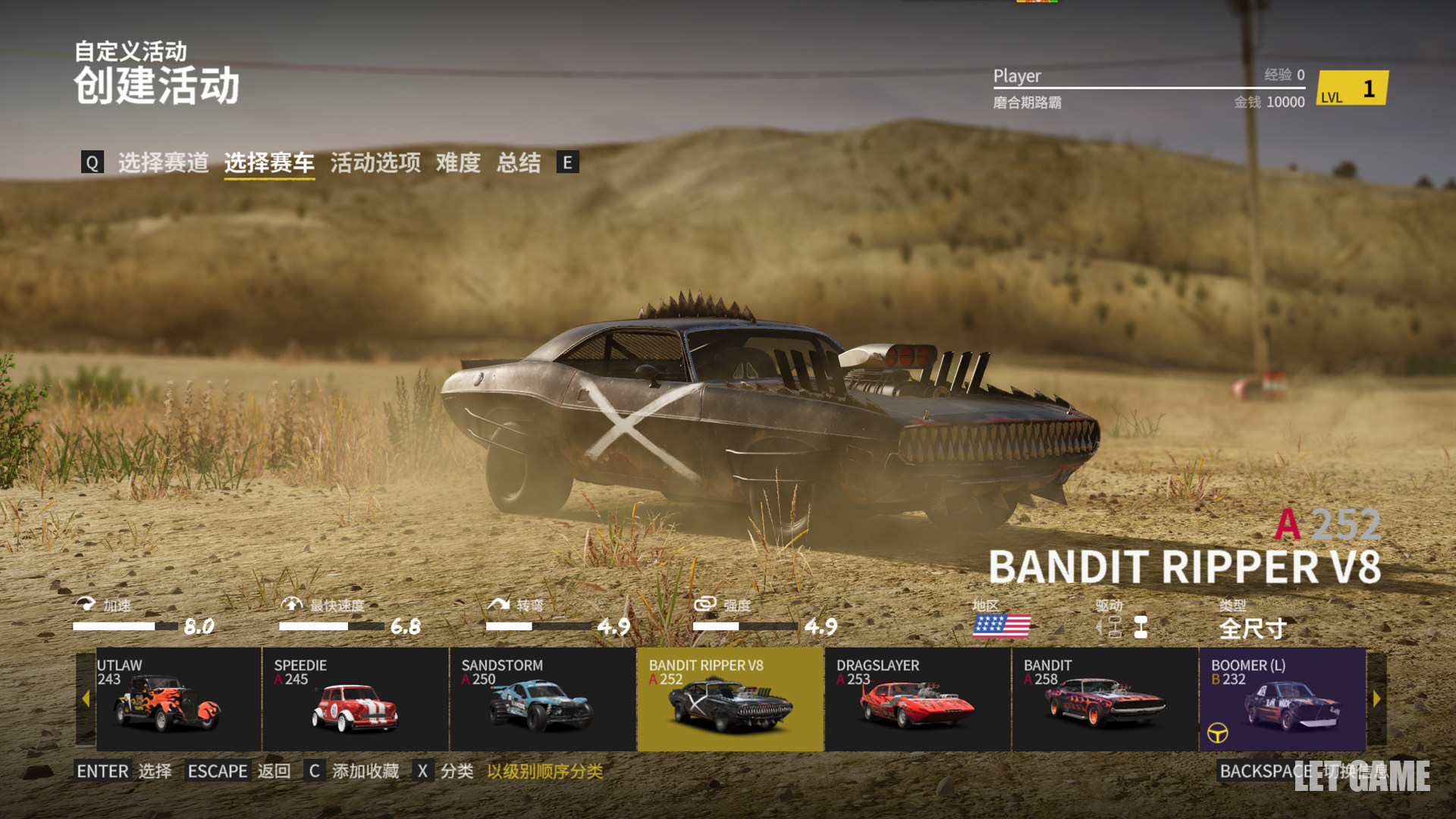
Task: Switch to the 选择赛道 tab
Action: coord(163,162)
